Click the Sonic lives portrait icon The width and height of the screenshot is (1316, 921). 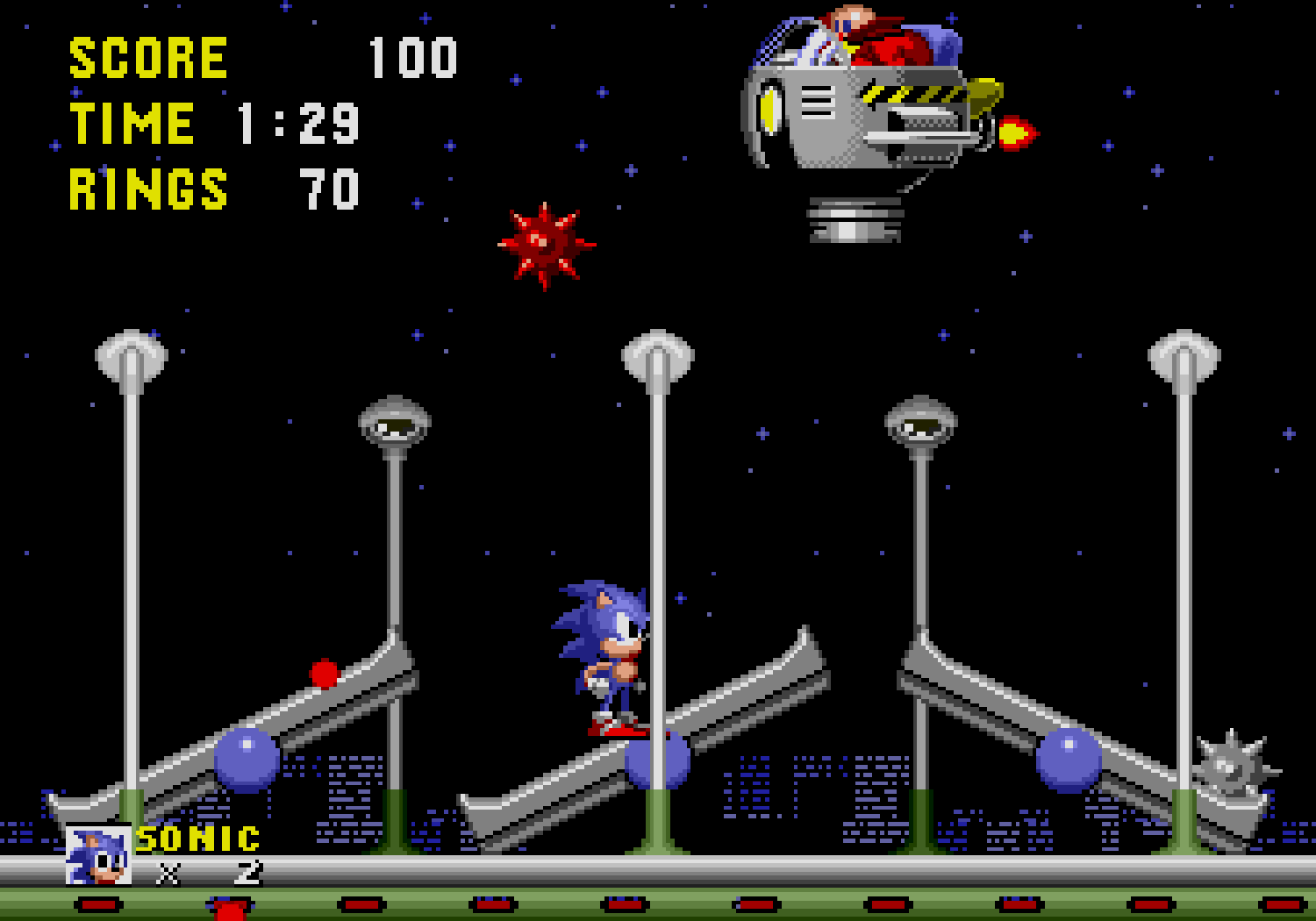[98, 854]
